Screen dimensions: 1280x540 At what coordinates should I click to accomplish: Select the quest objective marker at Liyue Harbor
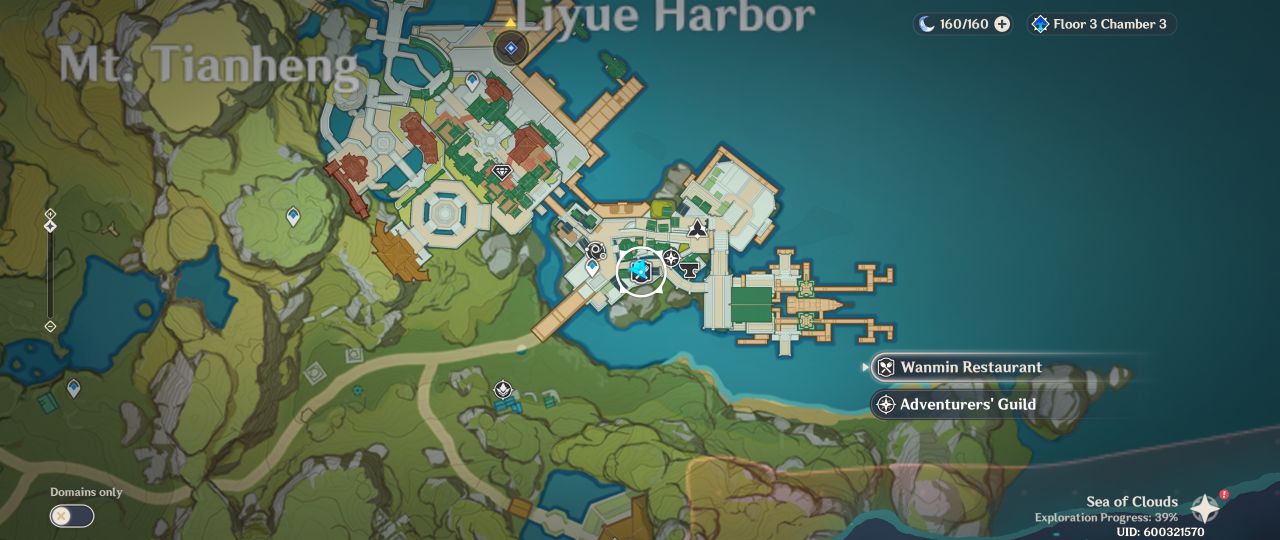click(x=511, y=47)
